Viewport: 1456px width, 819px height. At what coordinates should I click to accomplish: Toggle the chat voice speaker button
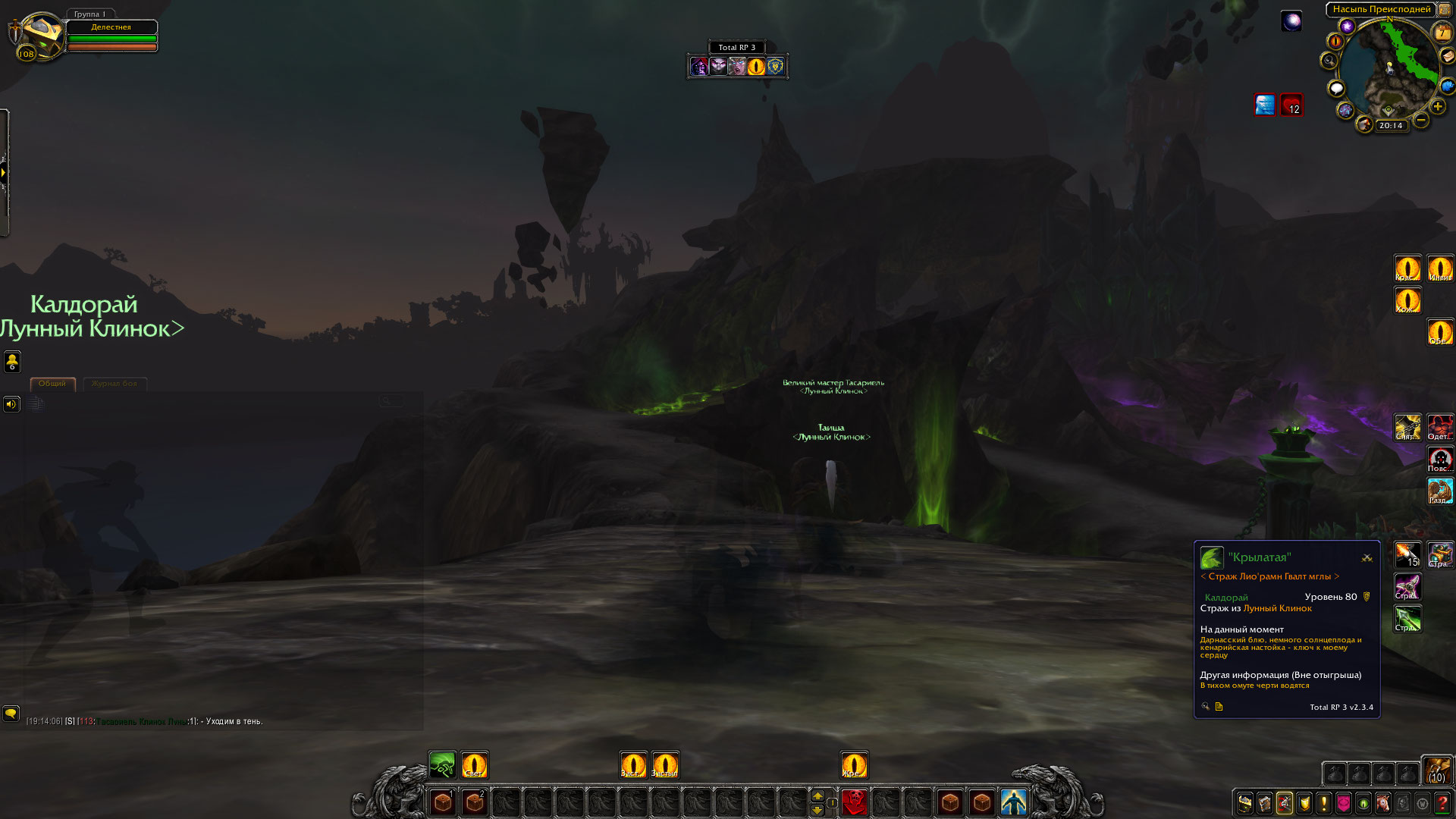(x=11, y=404)
